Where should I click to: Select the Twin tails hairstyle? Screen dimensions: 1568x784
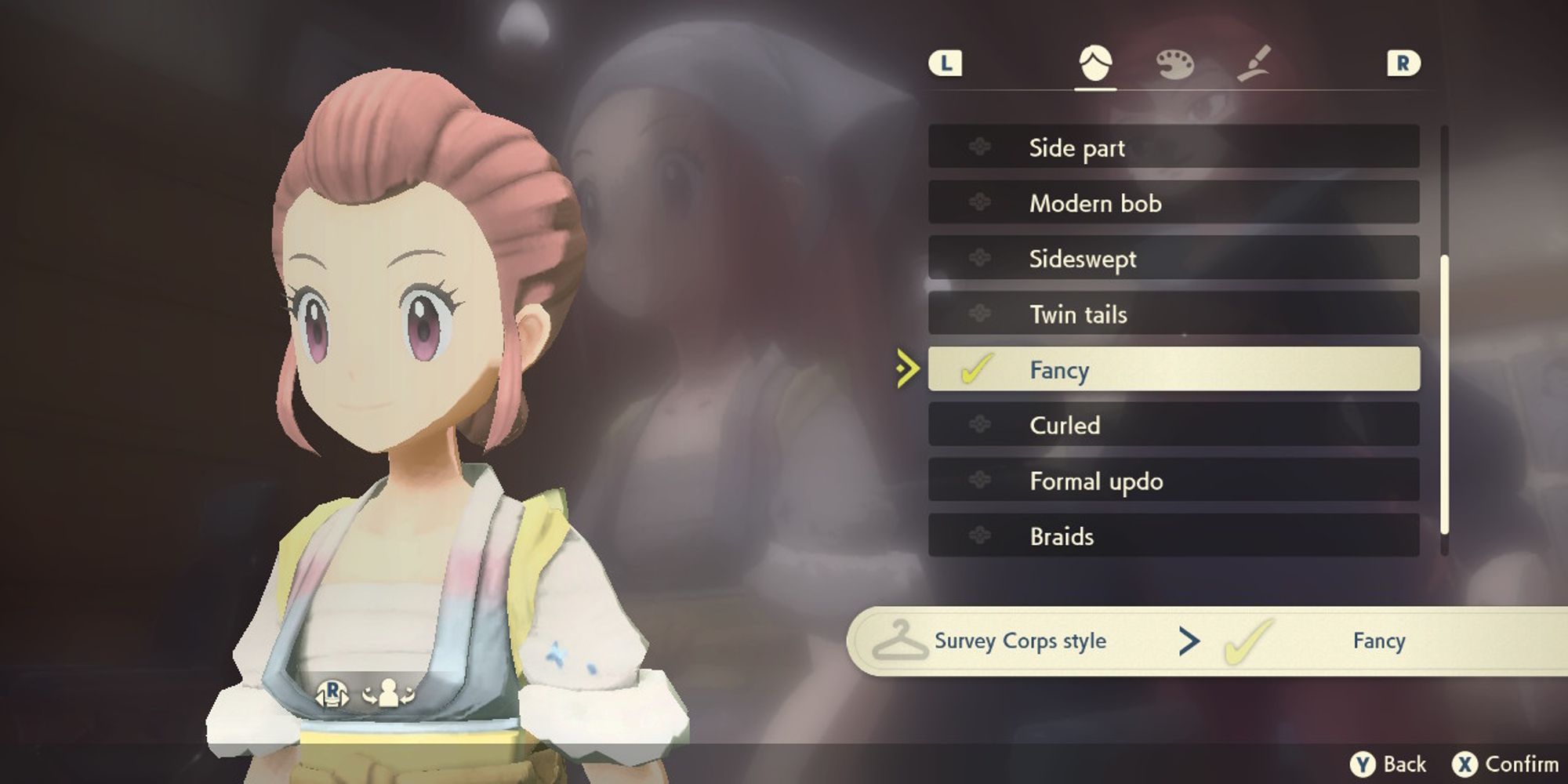point(1079,314)
